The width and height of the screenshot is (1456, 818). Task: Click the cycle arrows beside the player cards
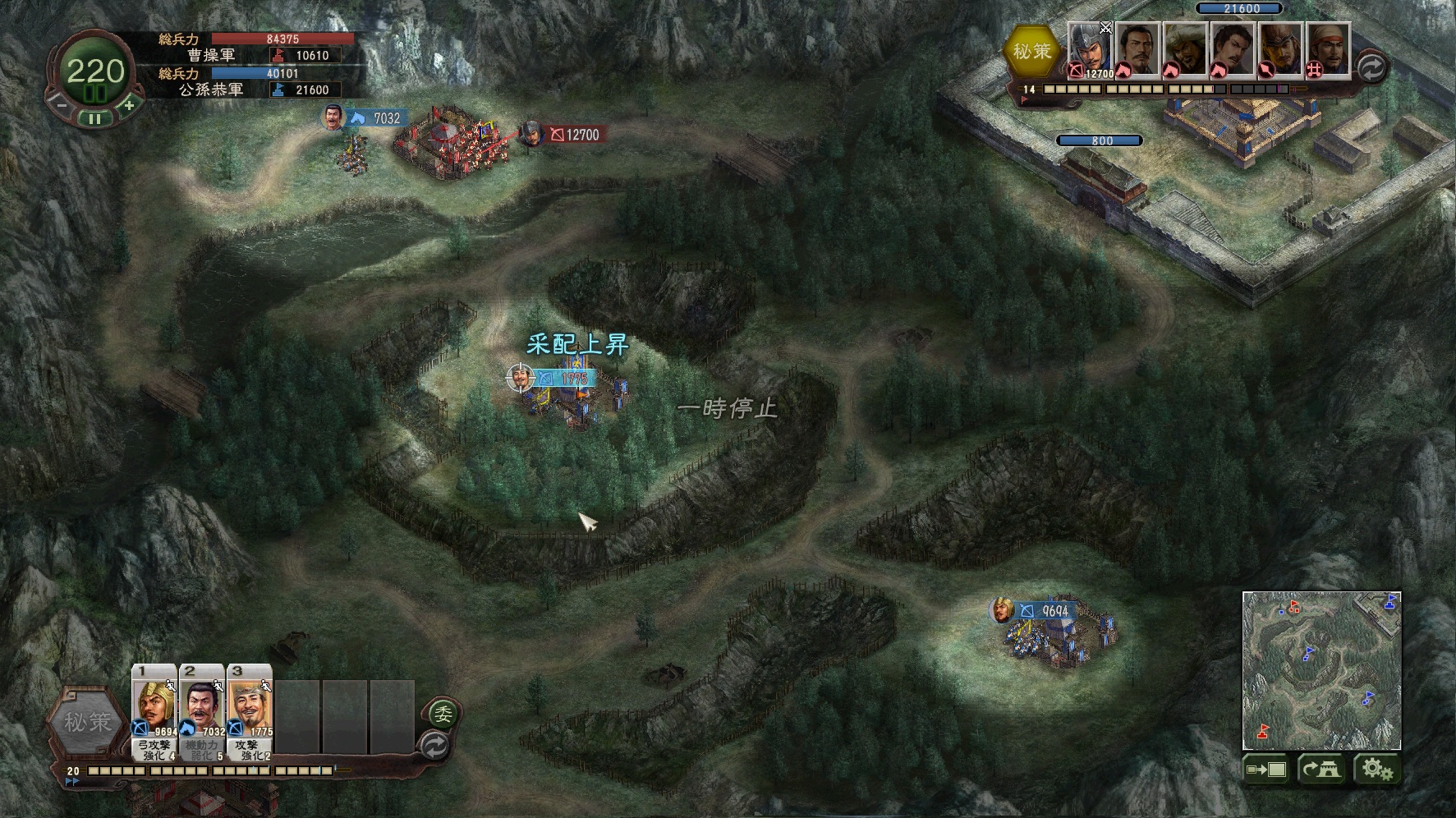pos(434,746)
